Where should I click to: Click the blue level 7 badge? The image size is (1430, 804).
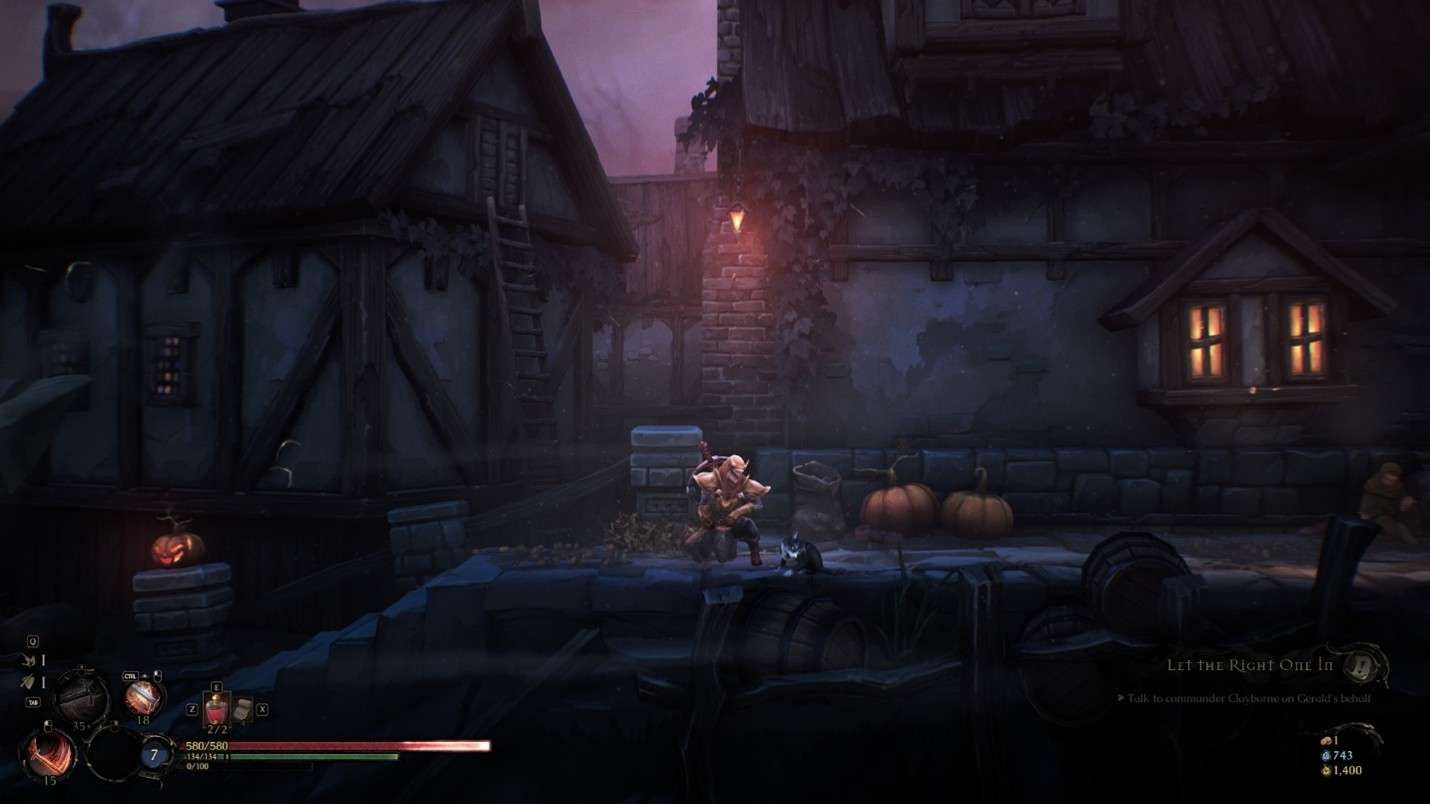click(x=155, y=755)
